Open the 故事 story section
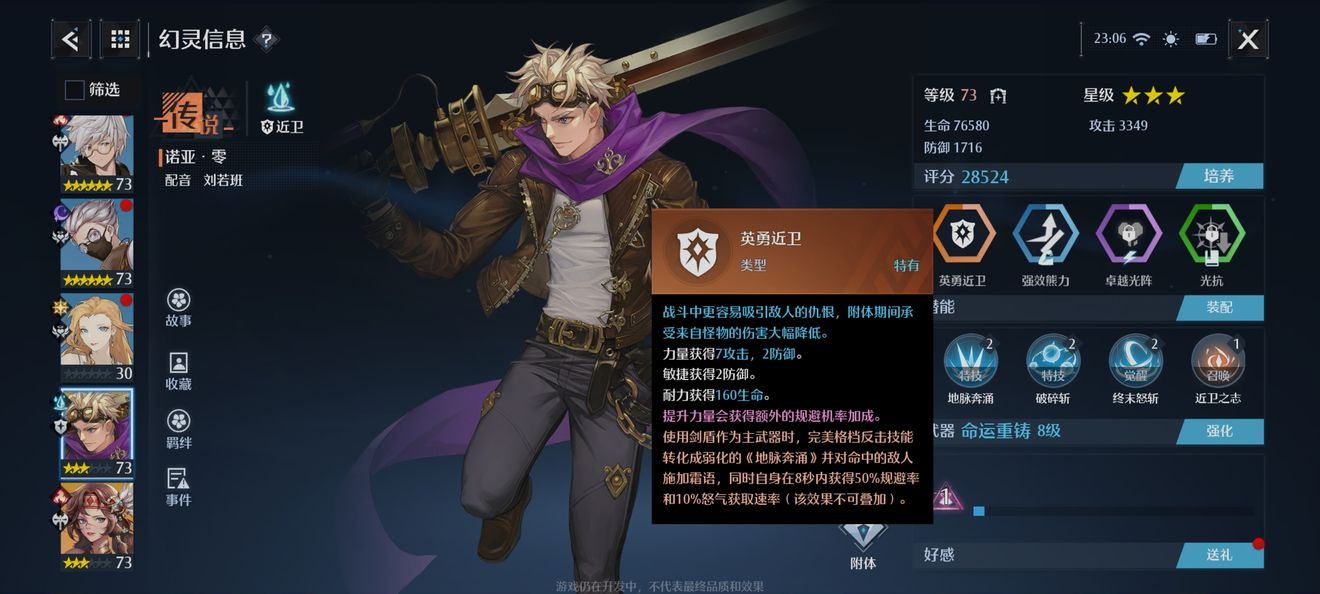This screenshot has height=594, width=1320. (179, 309)
